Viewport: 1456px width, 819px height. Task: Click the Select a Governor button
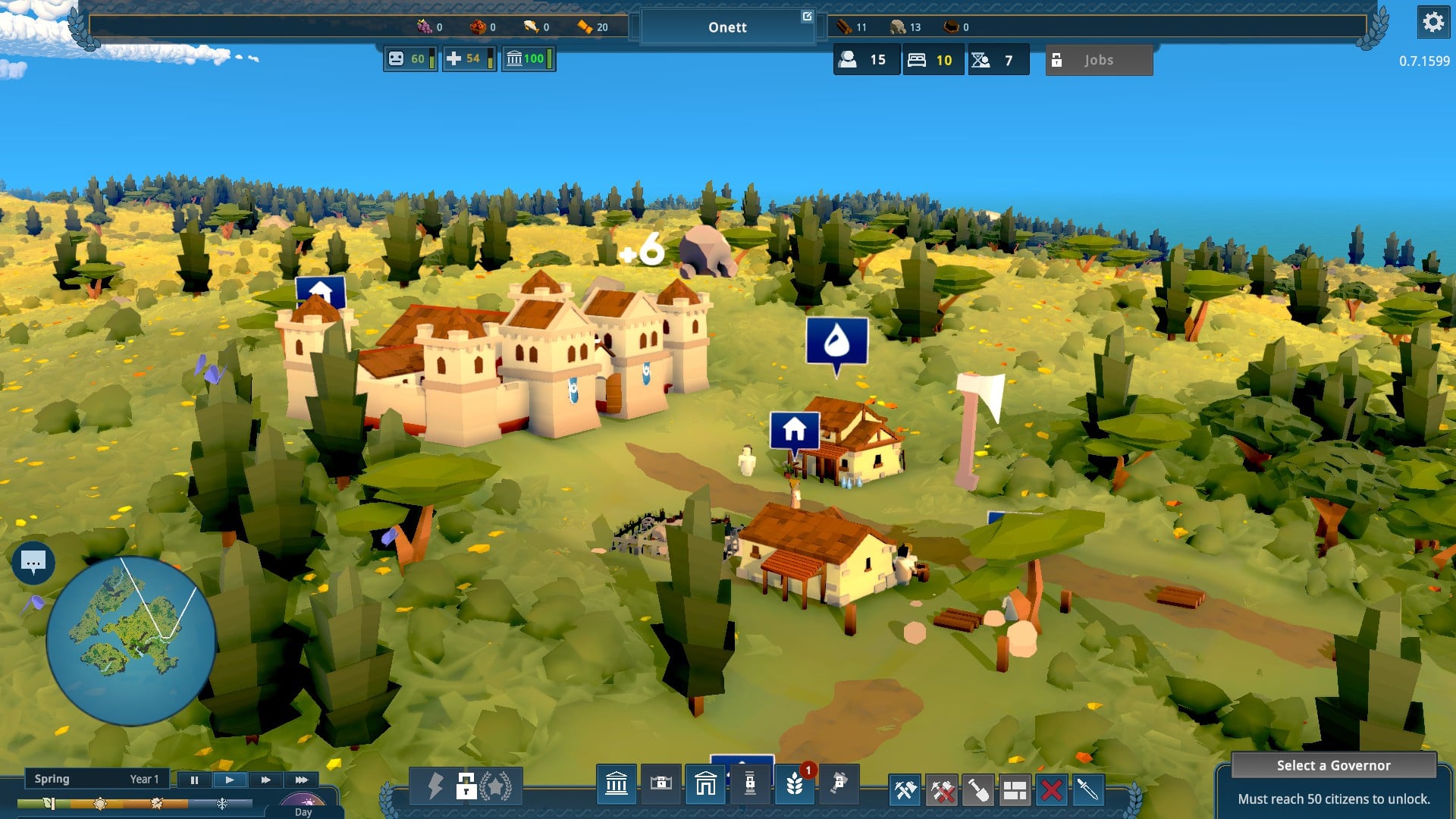point(1333,765)
